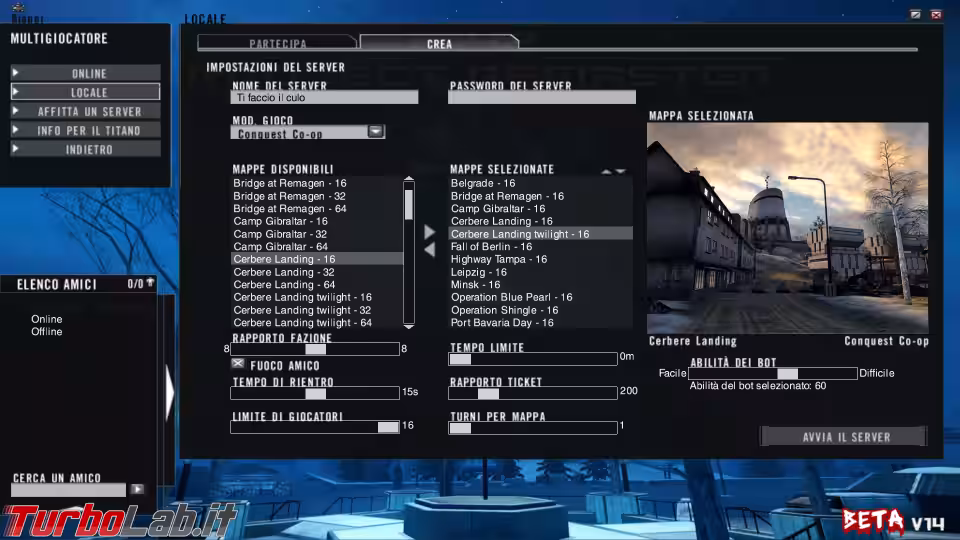Image resolution: width=960 pixels, height=540 pixels.
Task: Open the Conquest Co-op game mode dropdown
Action: 375,131
